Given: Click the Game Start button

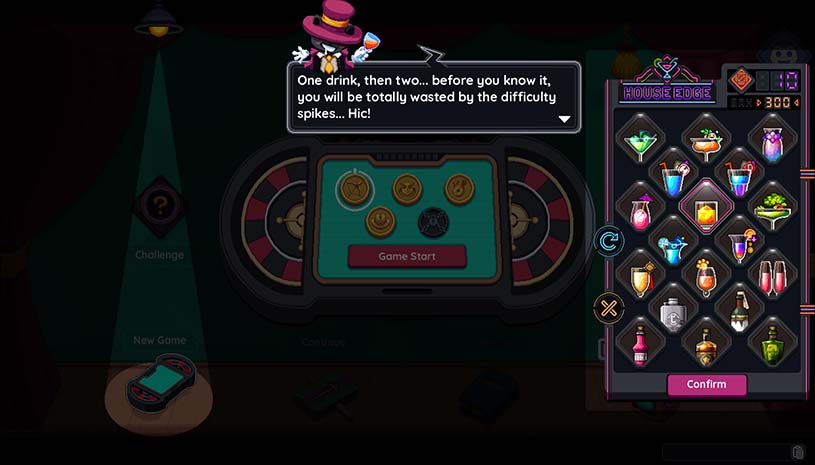Looking at the screenshot, I should coord(406,256).
